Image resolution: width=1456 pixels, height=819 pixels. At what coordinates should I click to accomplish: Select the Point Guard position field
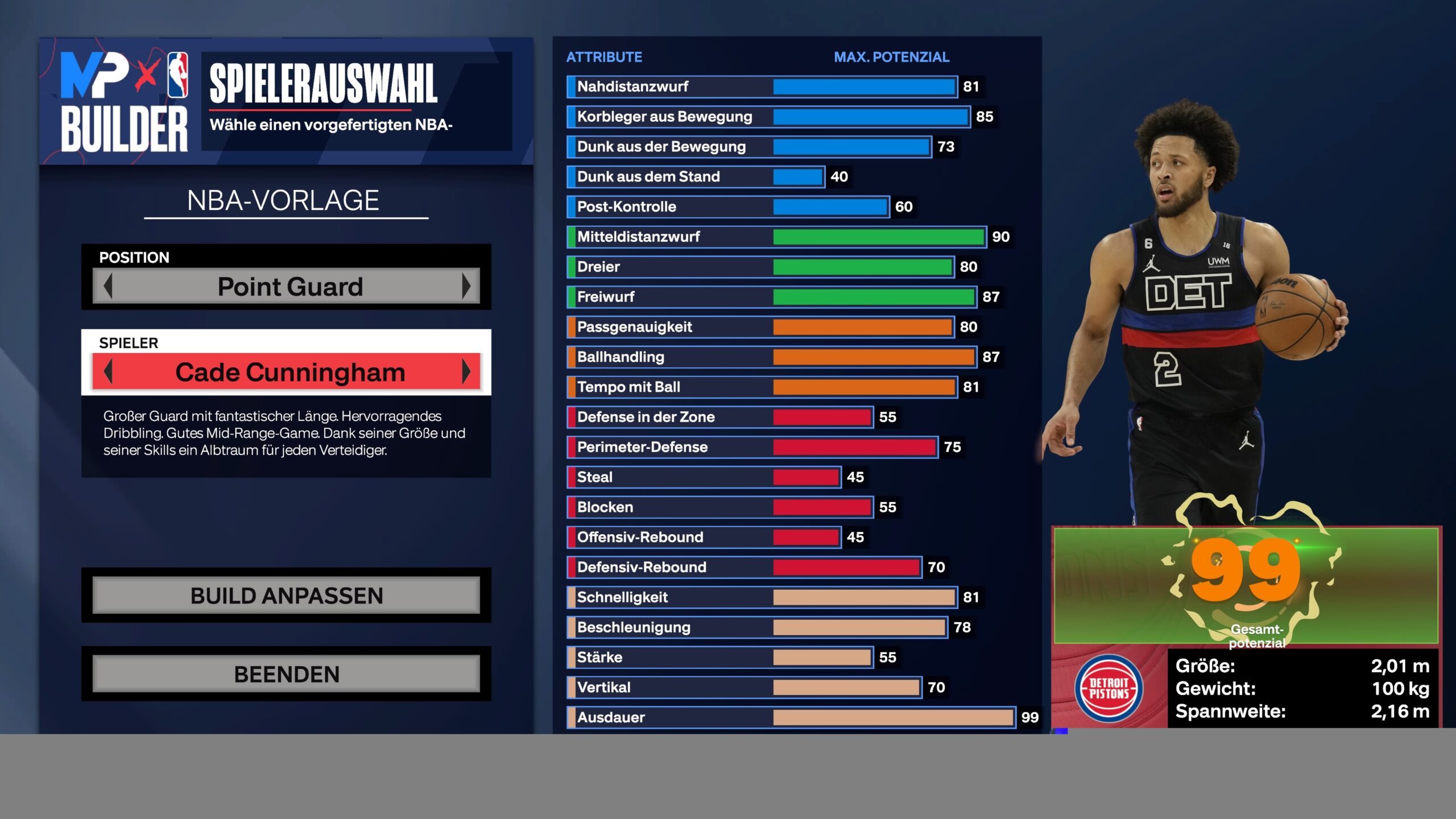(289, 286)
